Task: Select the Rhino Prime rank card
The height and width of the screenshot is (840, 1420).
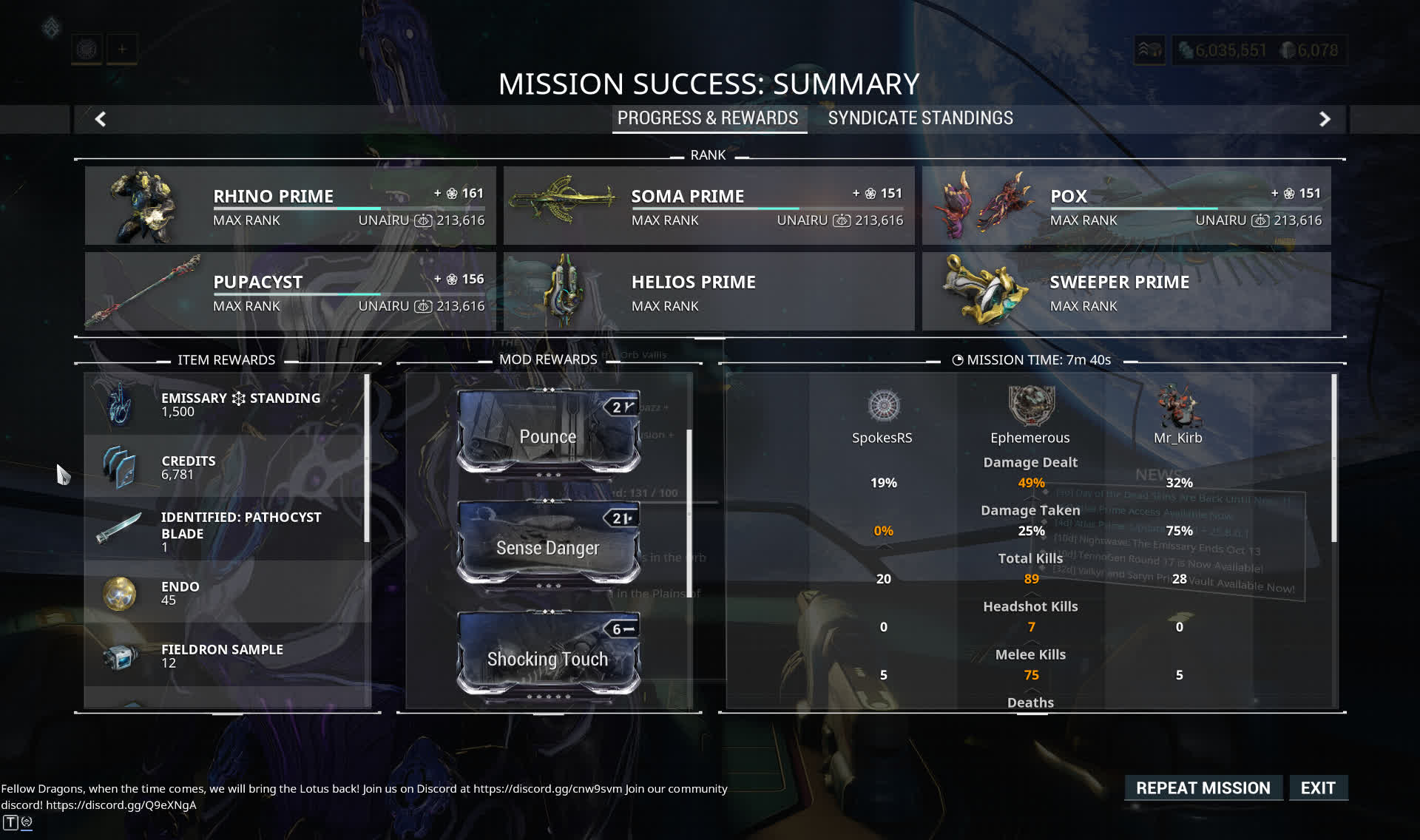Action: point(290,206)
